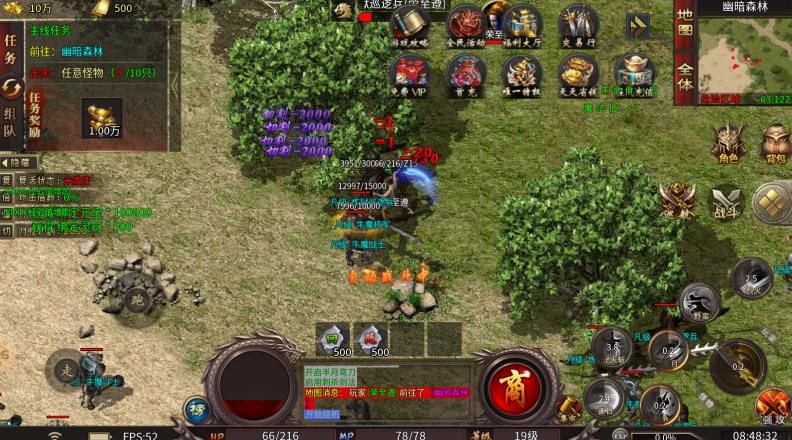Switch to the 全体 tab beside minimap
The width and height of the screenshot is (792, 440).
tap(685, 76)
